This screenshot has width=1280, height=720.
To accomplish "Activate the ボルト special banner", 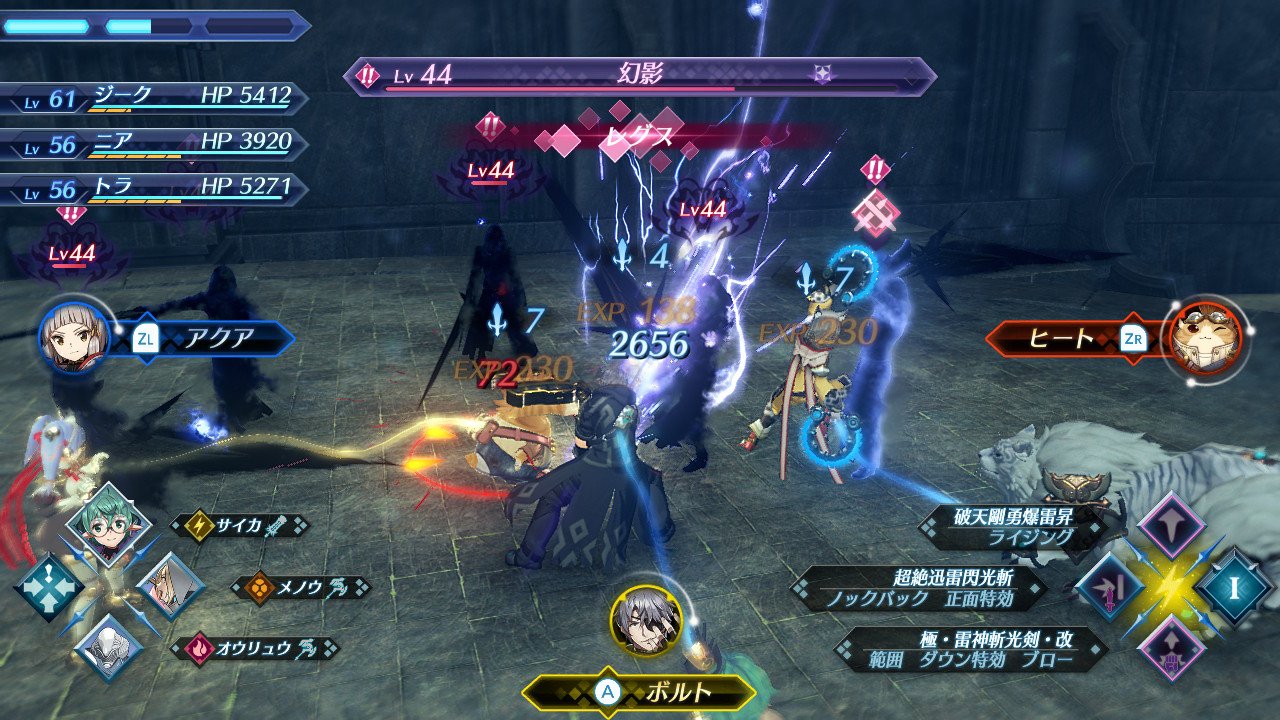I will (x=640, y=692).
